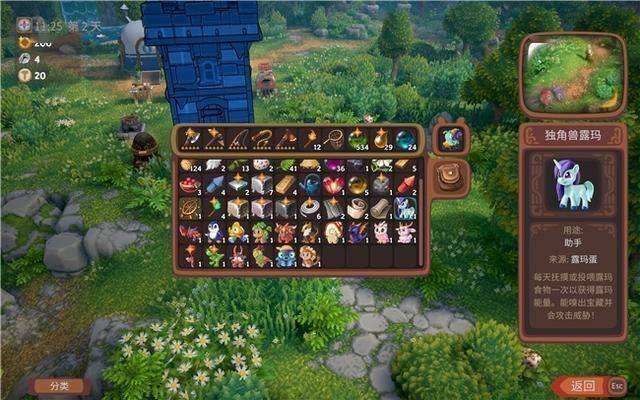This screenshot has width=640, height=400.
Task: Select the pink bunny creature slot
Action: (381, 232)
